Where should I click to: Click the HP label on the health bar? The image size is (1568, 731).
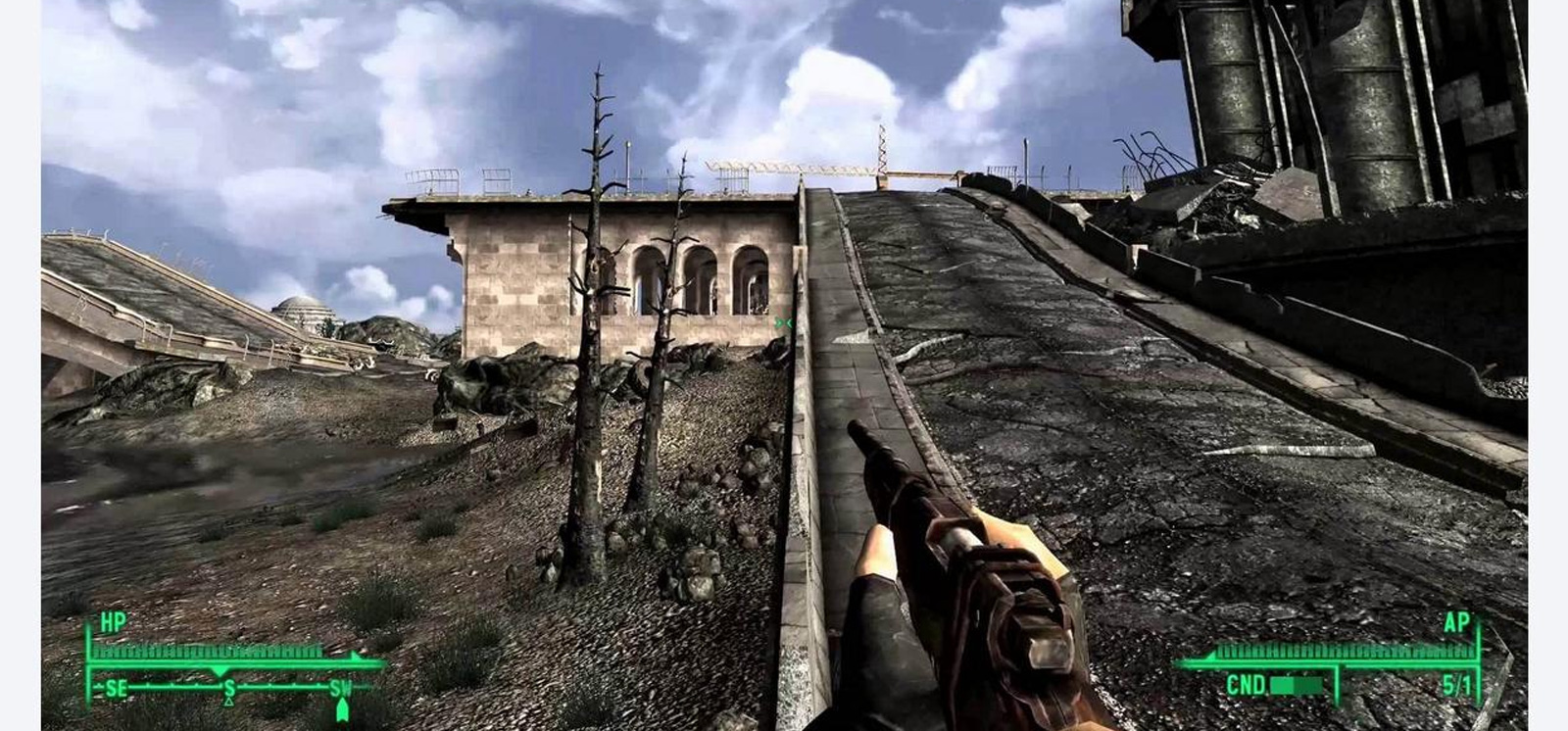(x=114, y=619)
